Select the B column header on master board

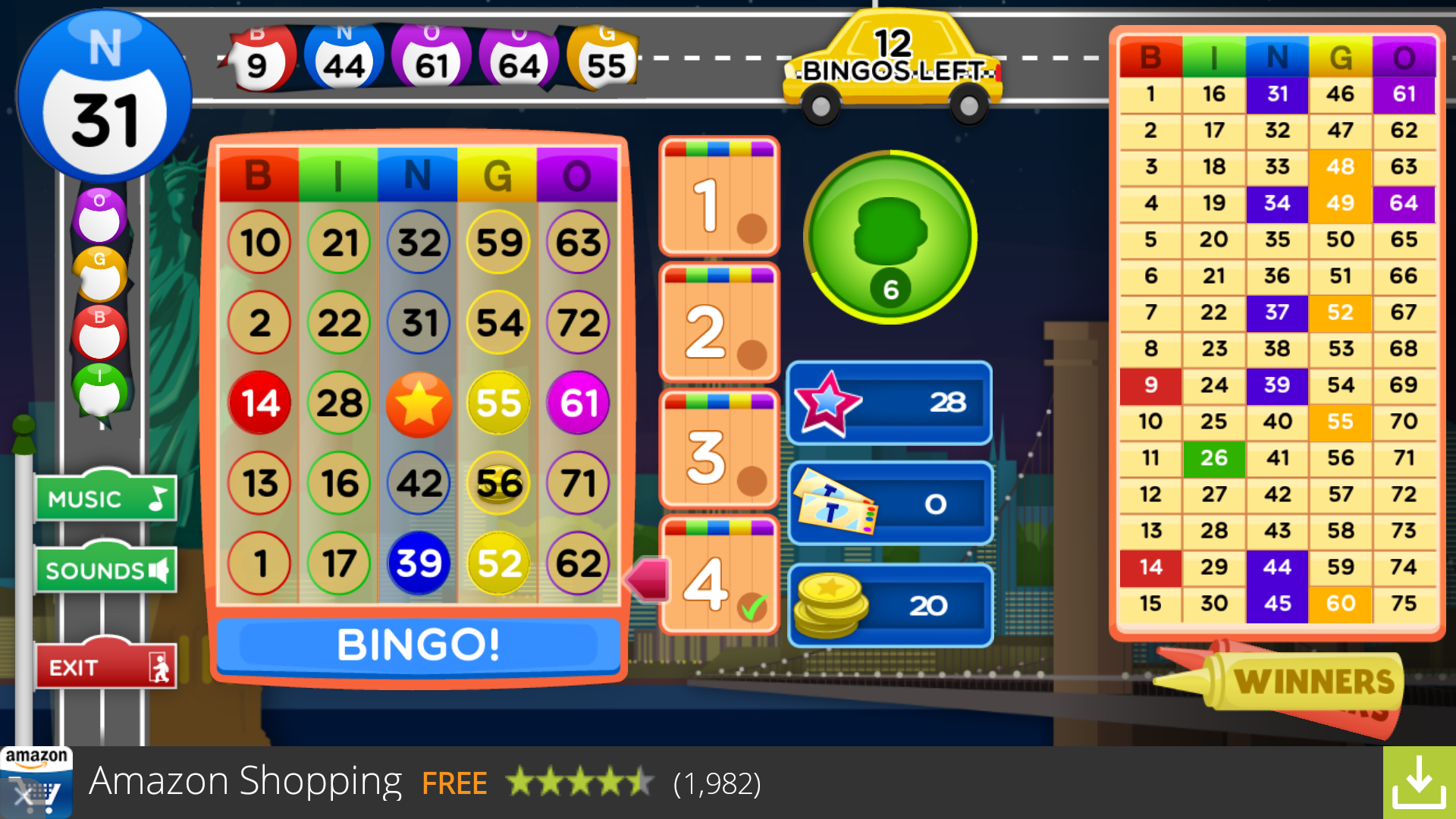pos(1150,58)
